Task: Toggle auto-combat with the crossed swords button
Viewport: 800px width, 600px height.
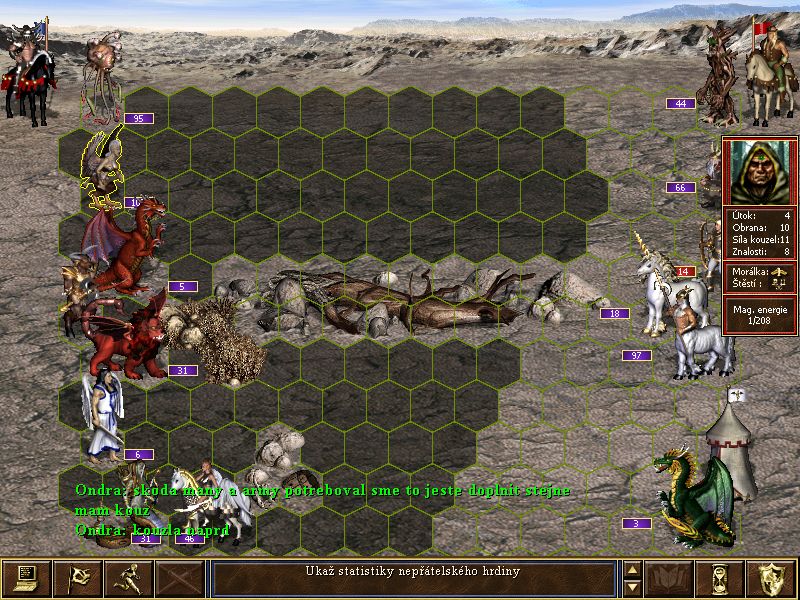Action: tap(181, 579)
